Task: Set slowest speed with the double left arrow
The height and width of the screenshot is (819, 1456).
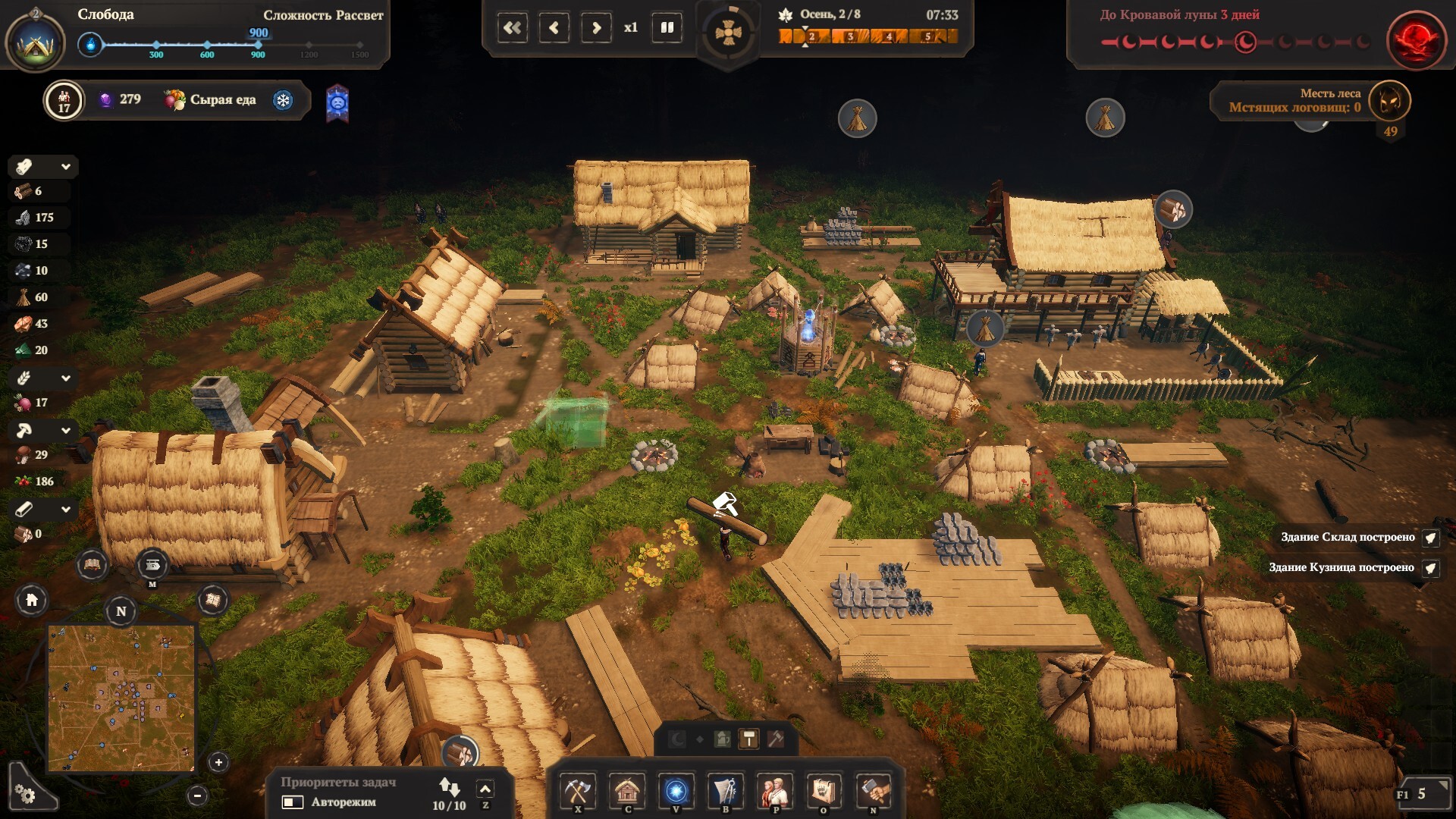Action: point(513,28)
